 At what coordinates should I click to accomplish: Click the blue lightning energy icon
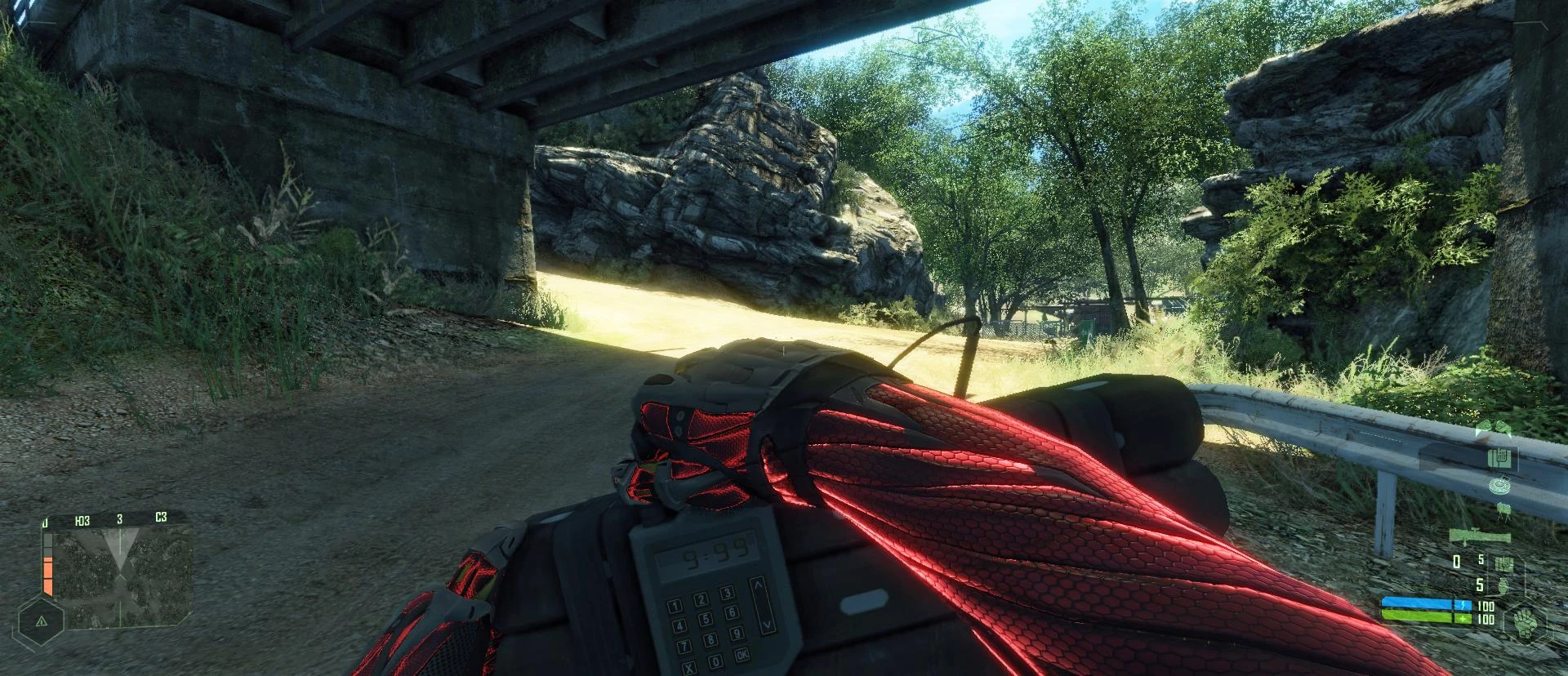1463,604
